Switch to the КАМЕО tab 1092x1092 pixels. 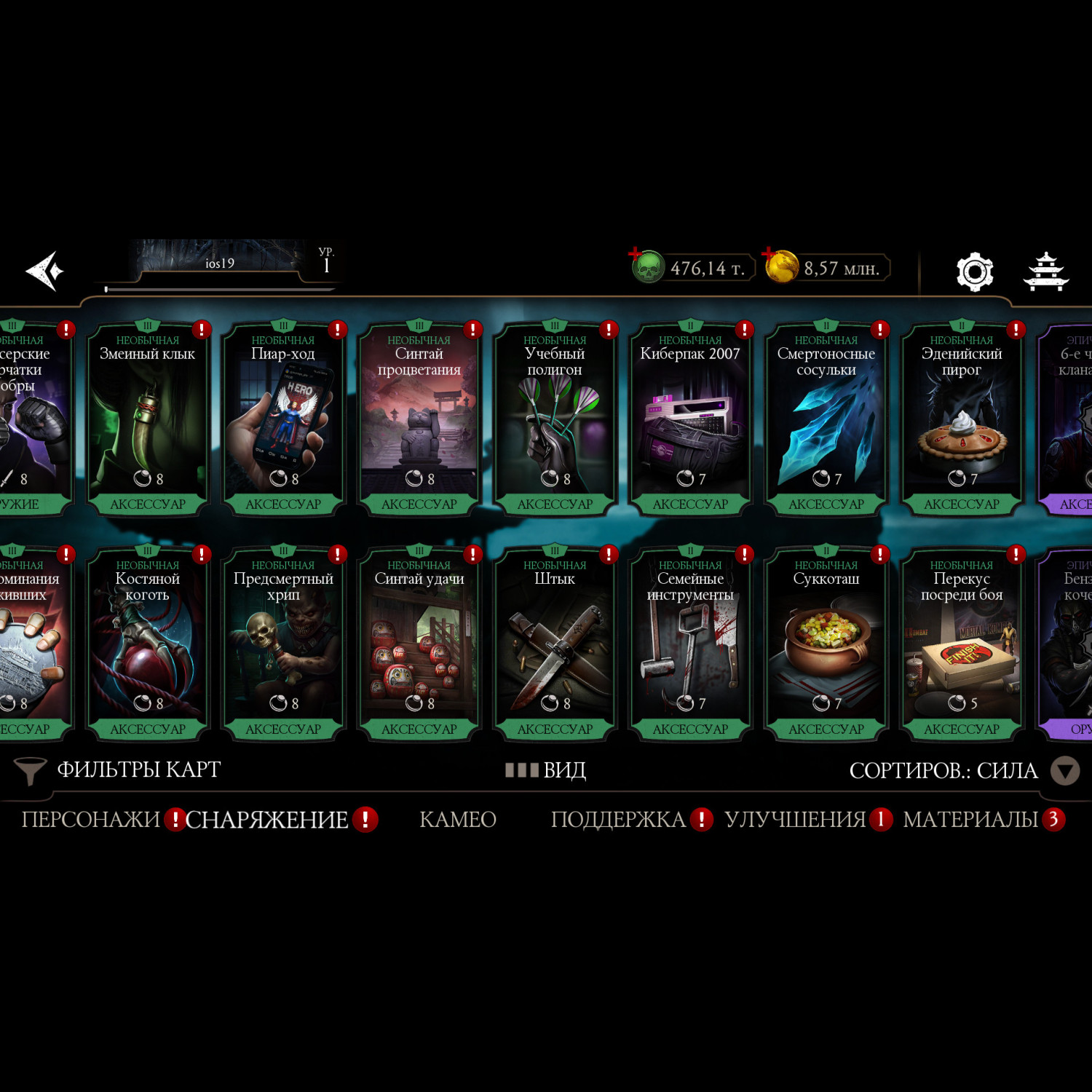tap(458, 820)
